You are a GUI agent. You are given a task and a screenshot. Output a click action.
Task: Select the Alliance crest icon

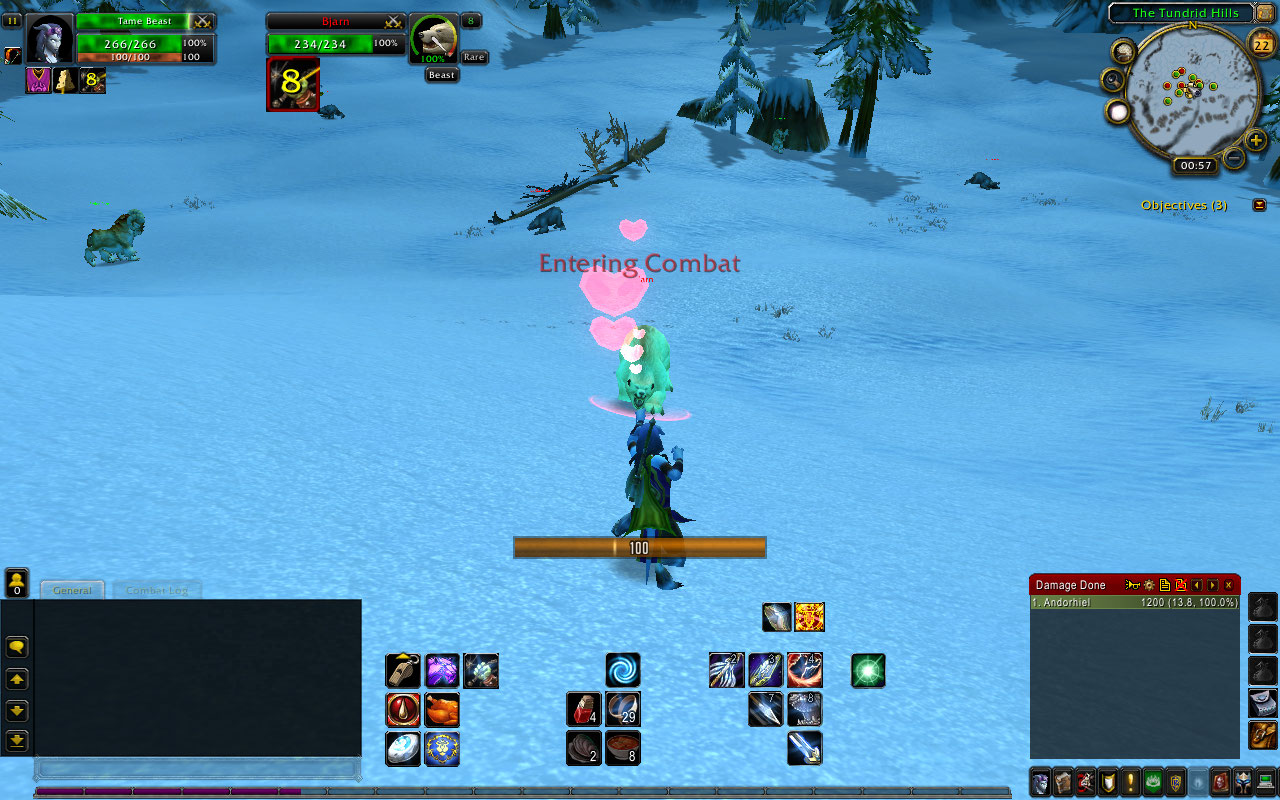(x=442, y=748)
